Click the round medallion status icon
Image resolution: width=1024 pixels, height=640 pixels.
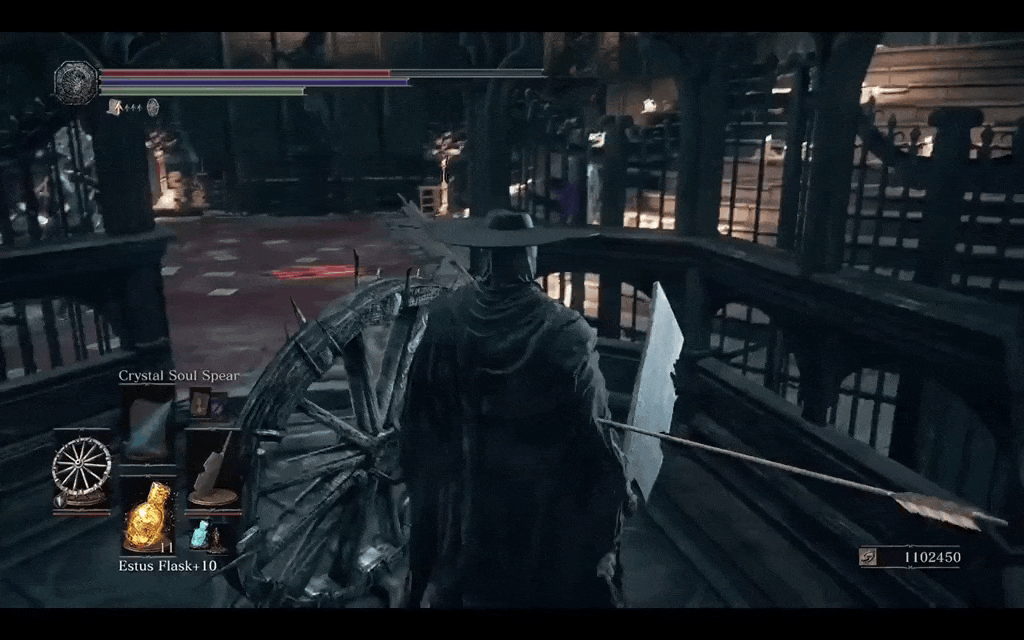click(x=153, y=107)
